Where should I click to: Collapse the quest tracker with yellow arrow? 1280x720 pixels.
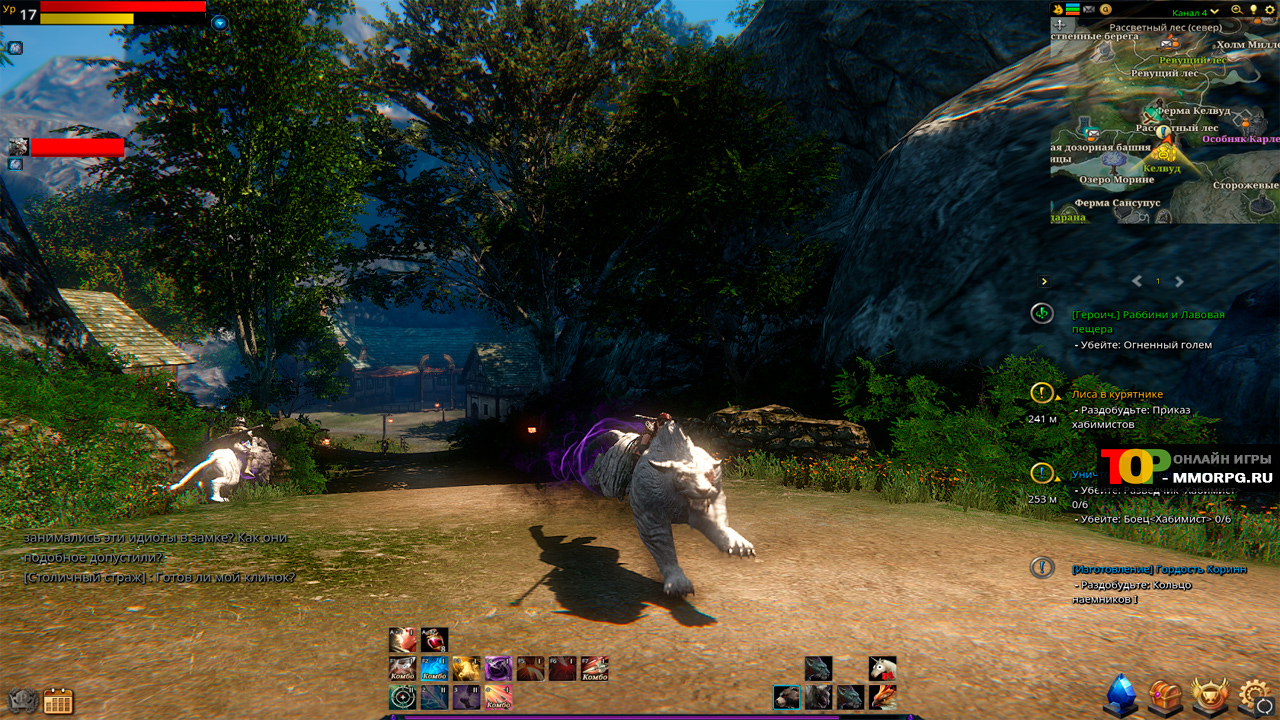click(x=1044, y=282)
